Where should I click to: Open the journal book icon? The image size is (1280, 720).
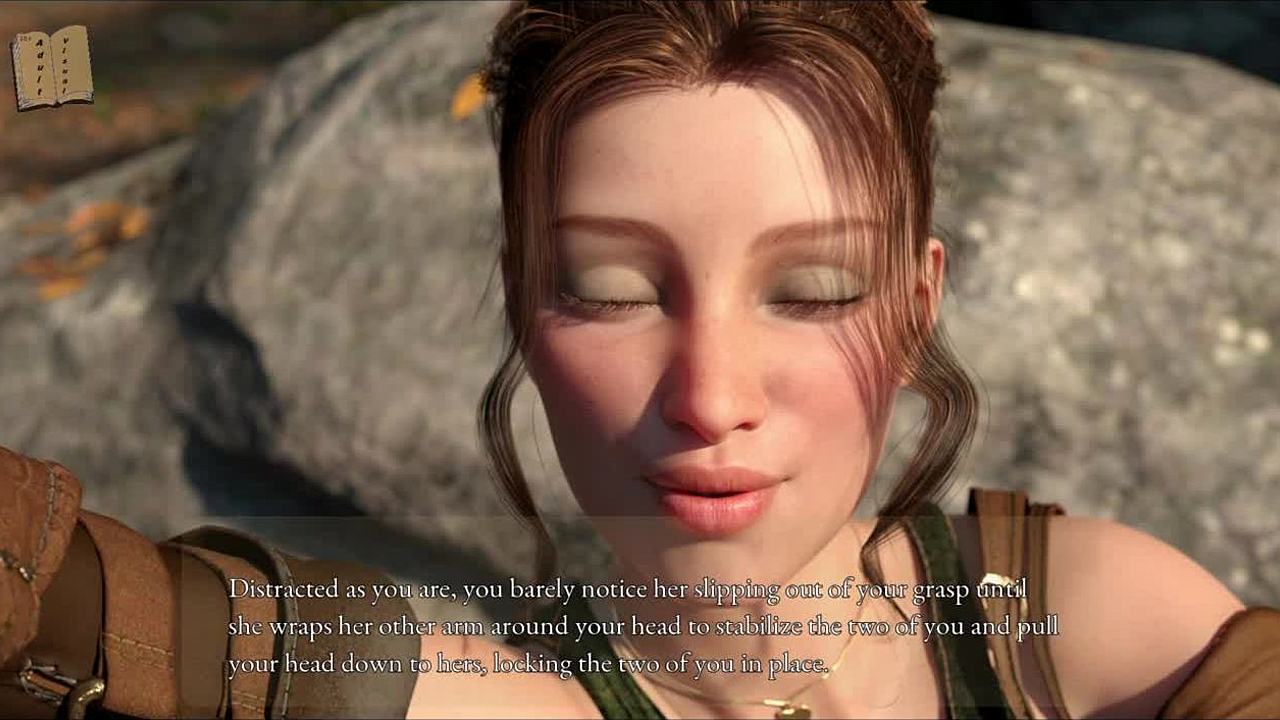[x=52, y=67]
